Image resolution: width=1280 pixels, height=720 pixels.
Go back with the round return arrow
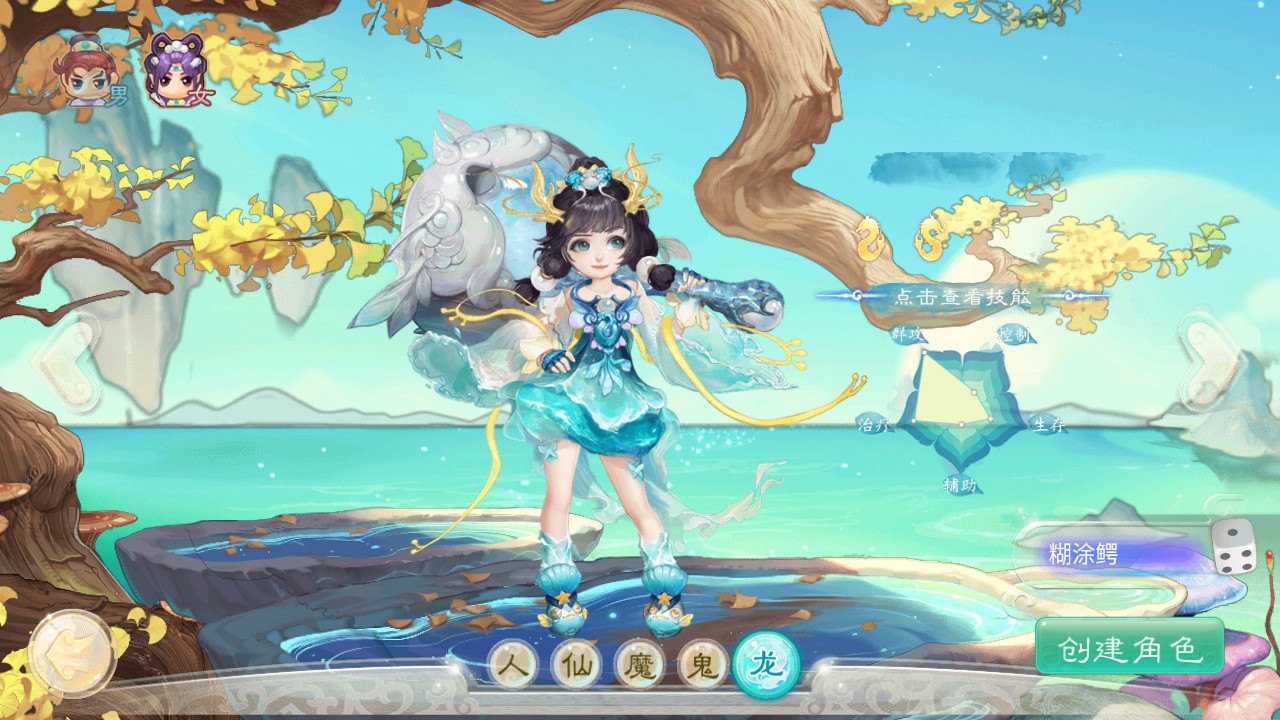70,653
